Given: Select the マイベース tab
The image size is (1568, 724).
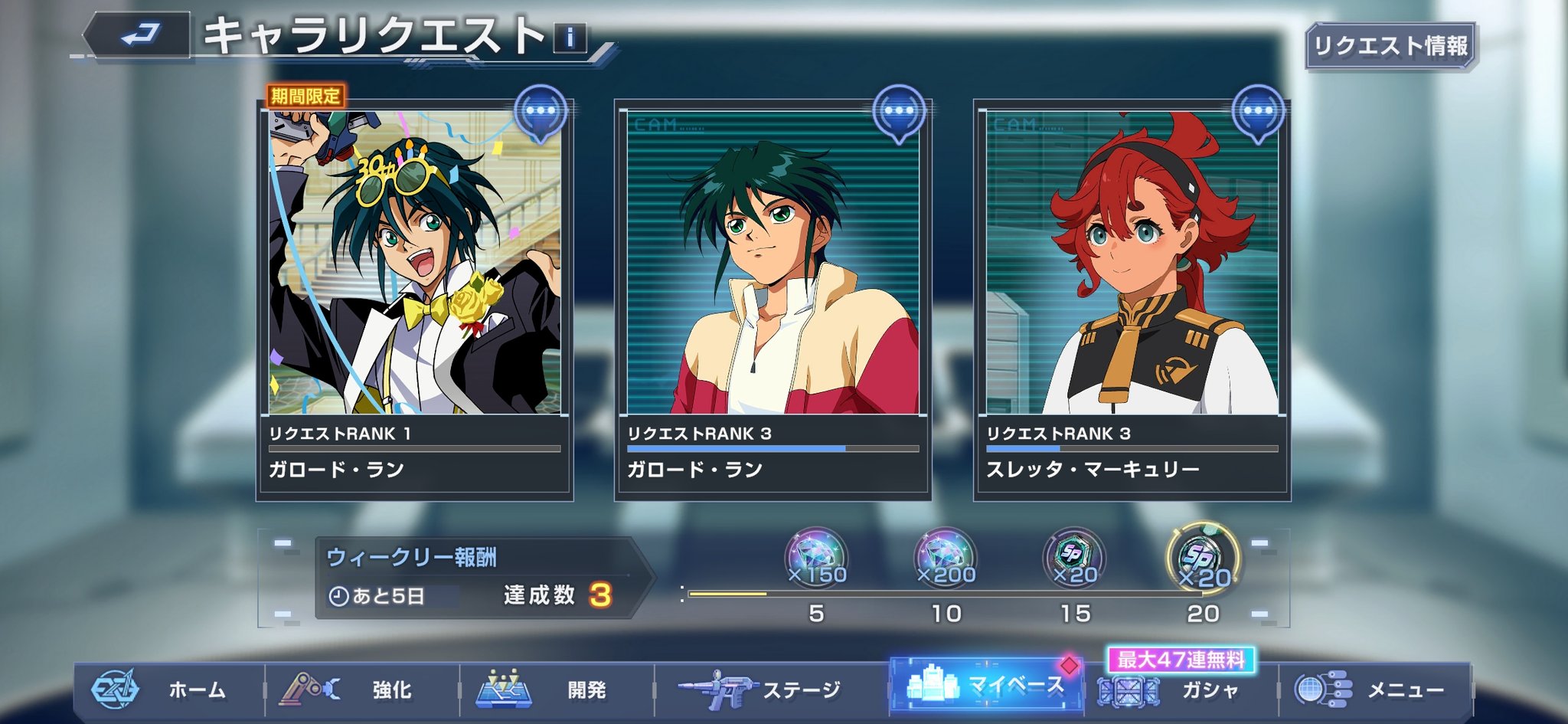Looking at the screenshot, I should (x=986, y=686).
